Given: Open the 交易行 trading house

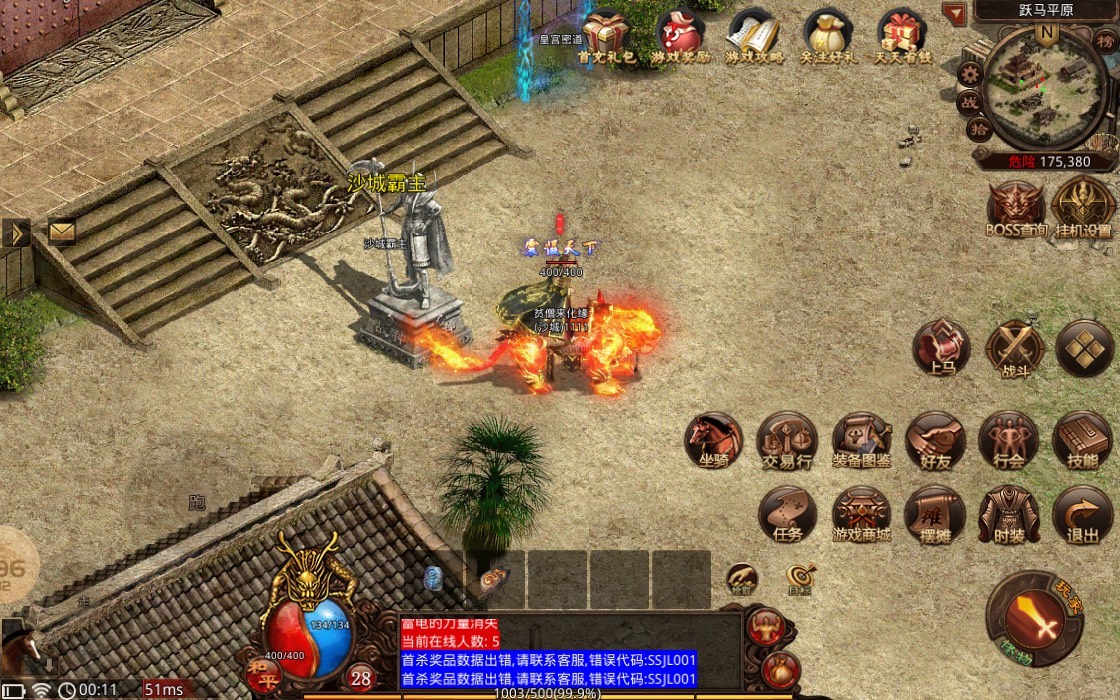Looking at the screenshot, I should (x=787, y=440).
